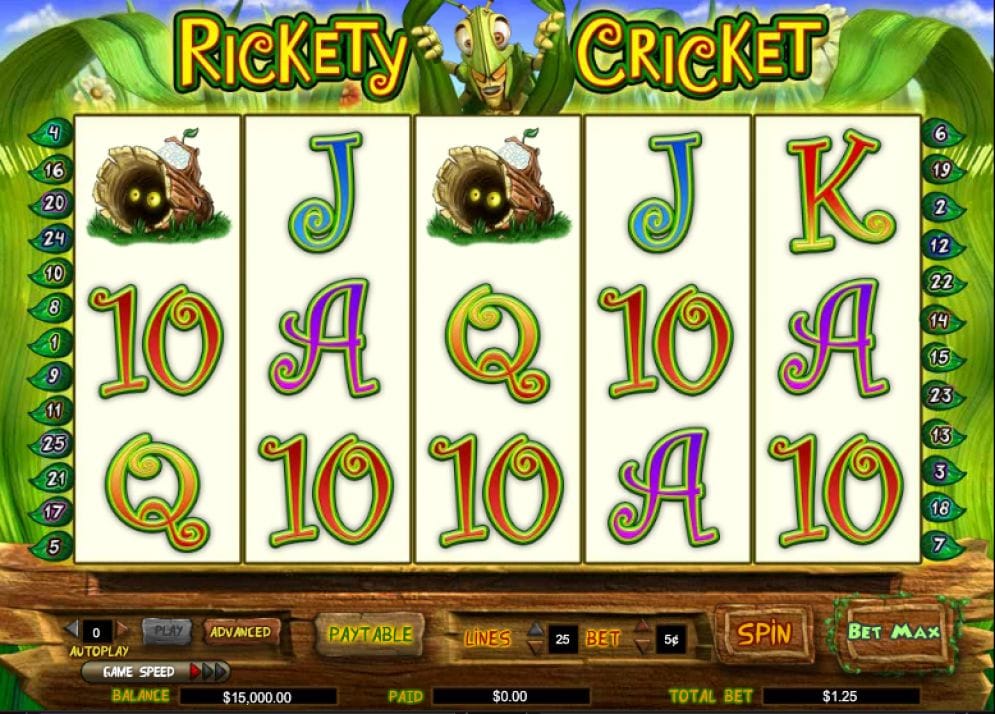995x714 pixels.
Task: Select payline 25 leaf marker
Action: pyautogui.click(x=52, y=441)
